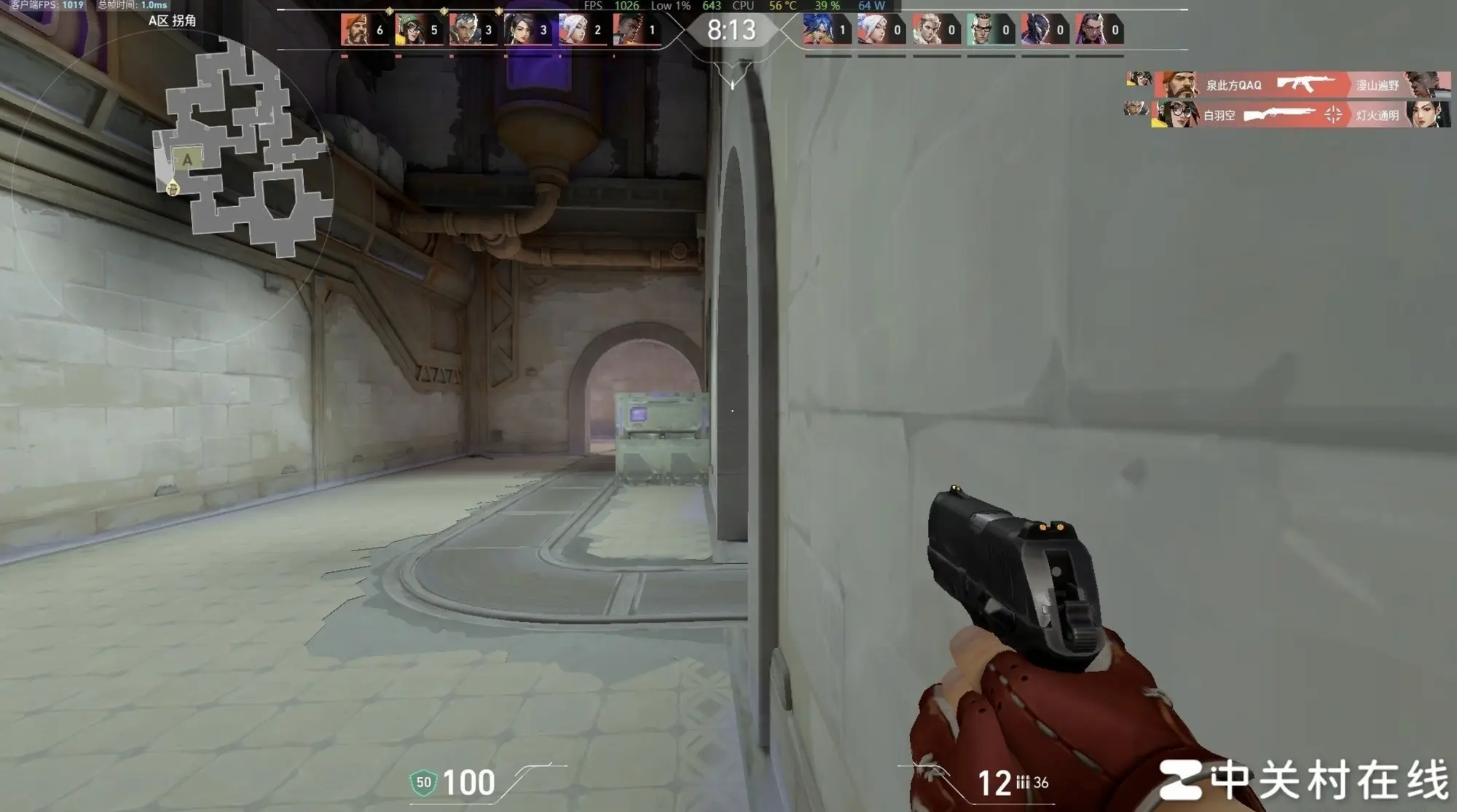The height and width of the screenshot is (812, 1457).
Task: Choose the Jett portrait with 2 kills
Action: [x=573, y=30]
